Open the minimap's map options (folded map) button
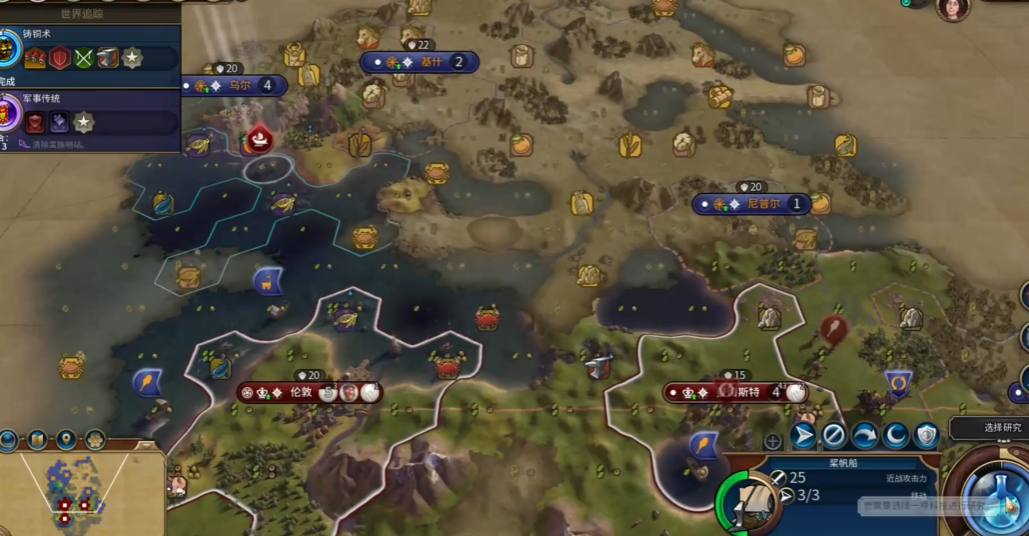1029x536 pixels. tap(37, 440)
